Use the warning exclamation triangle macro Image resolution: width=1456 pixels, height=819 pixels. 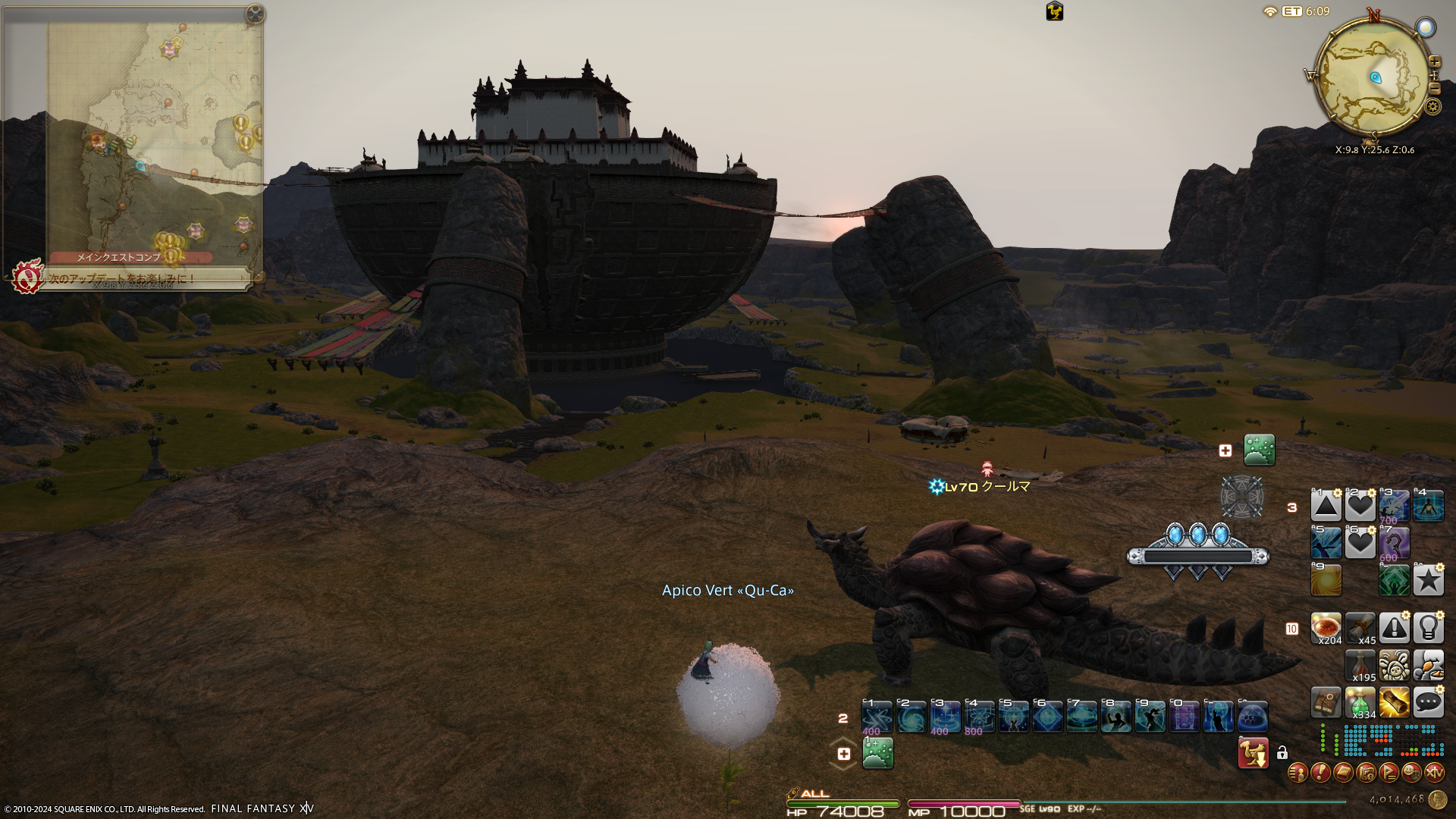(1394, 628)
